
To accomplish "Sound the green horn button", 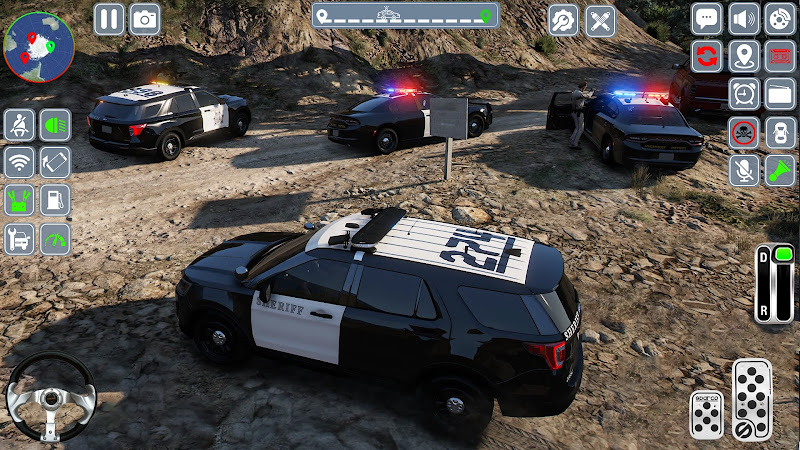I will tap(780, 169).
